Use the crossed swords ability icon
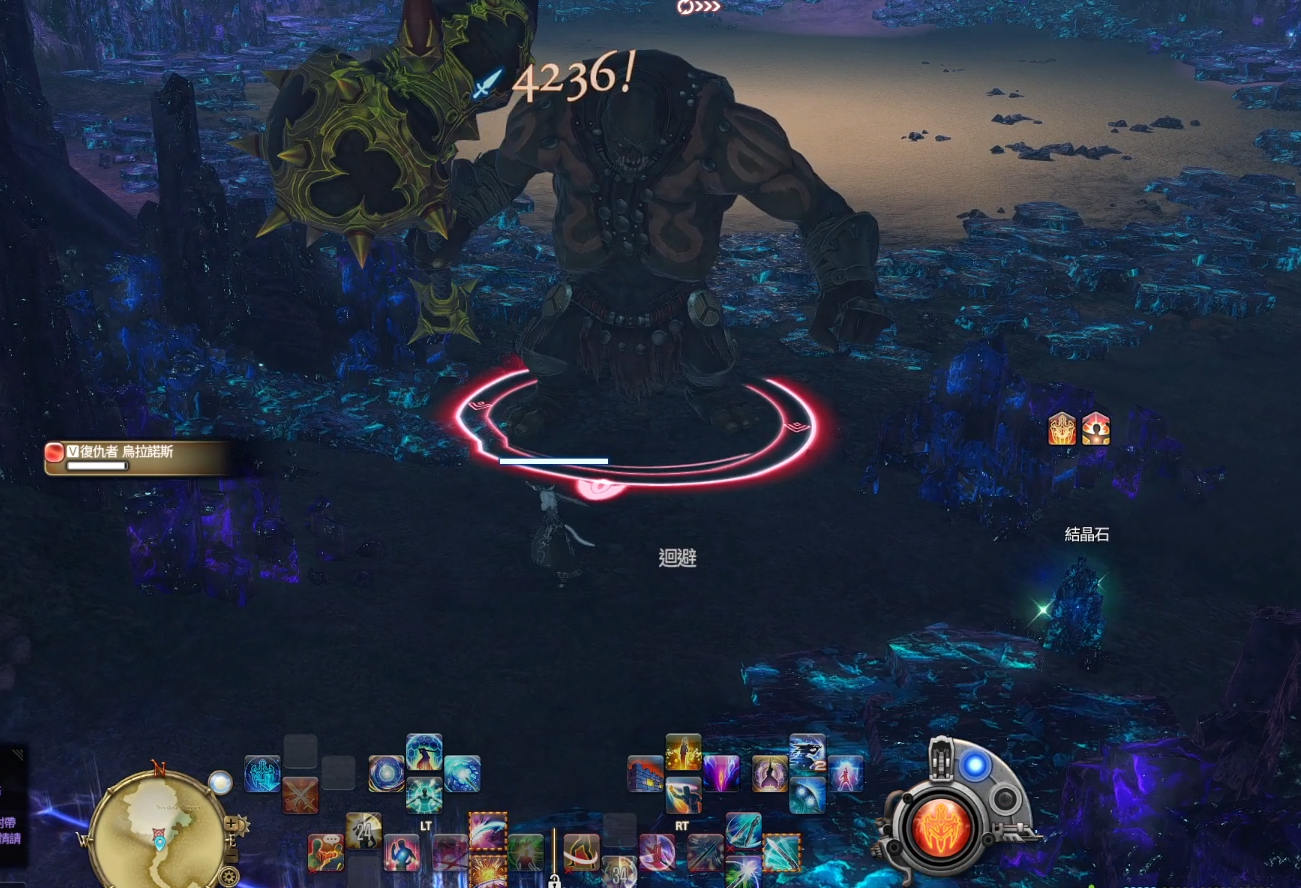 (x=300, y=795)
